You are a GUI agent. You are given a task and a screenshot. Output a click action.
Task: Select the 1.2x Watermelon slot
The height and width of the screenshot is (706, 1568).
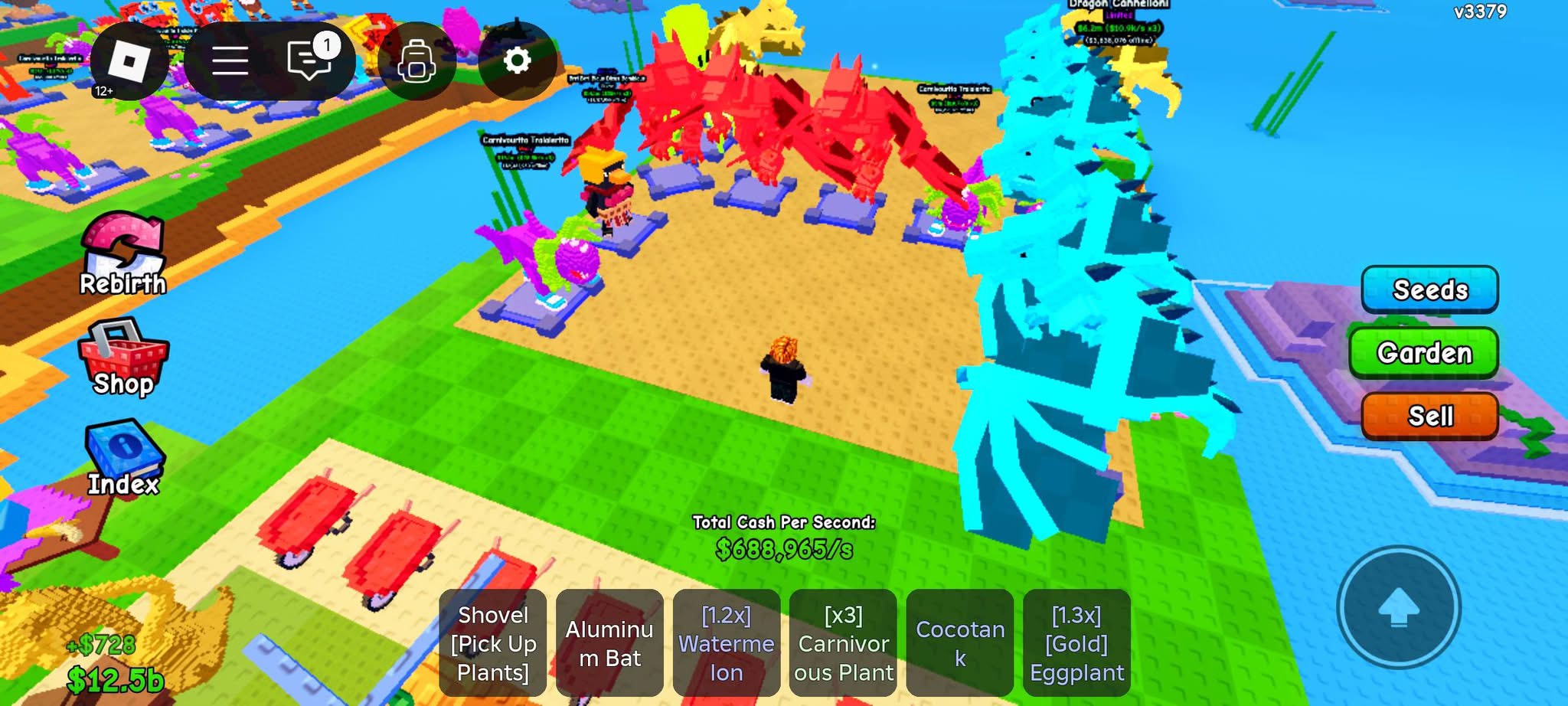[x=727, y=643]
